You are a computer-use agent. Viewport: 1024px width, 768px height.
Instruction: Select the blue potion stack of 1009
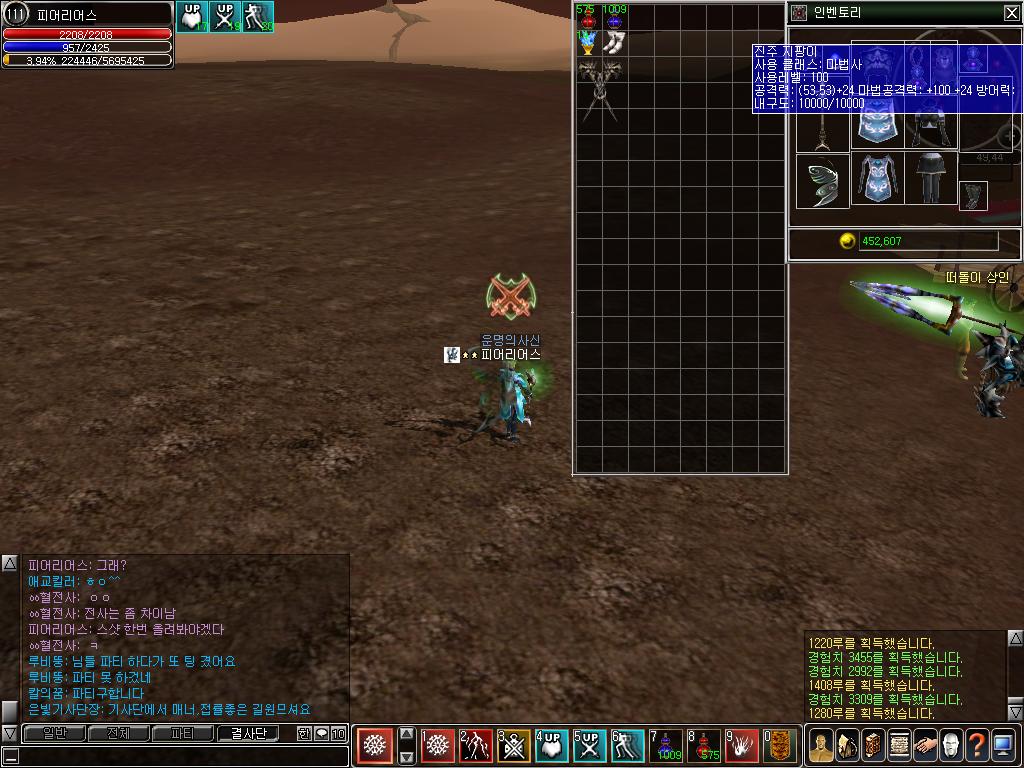614,18
